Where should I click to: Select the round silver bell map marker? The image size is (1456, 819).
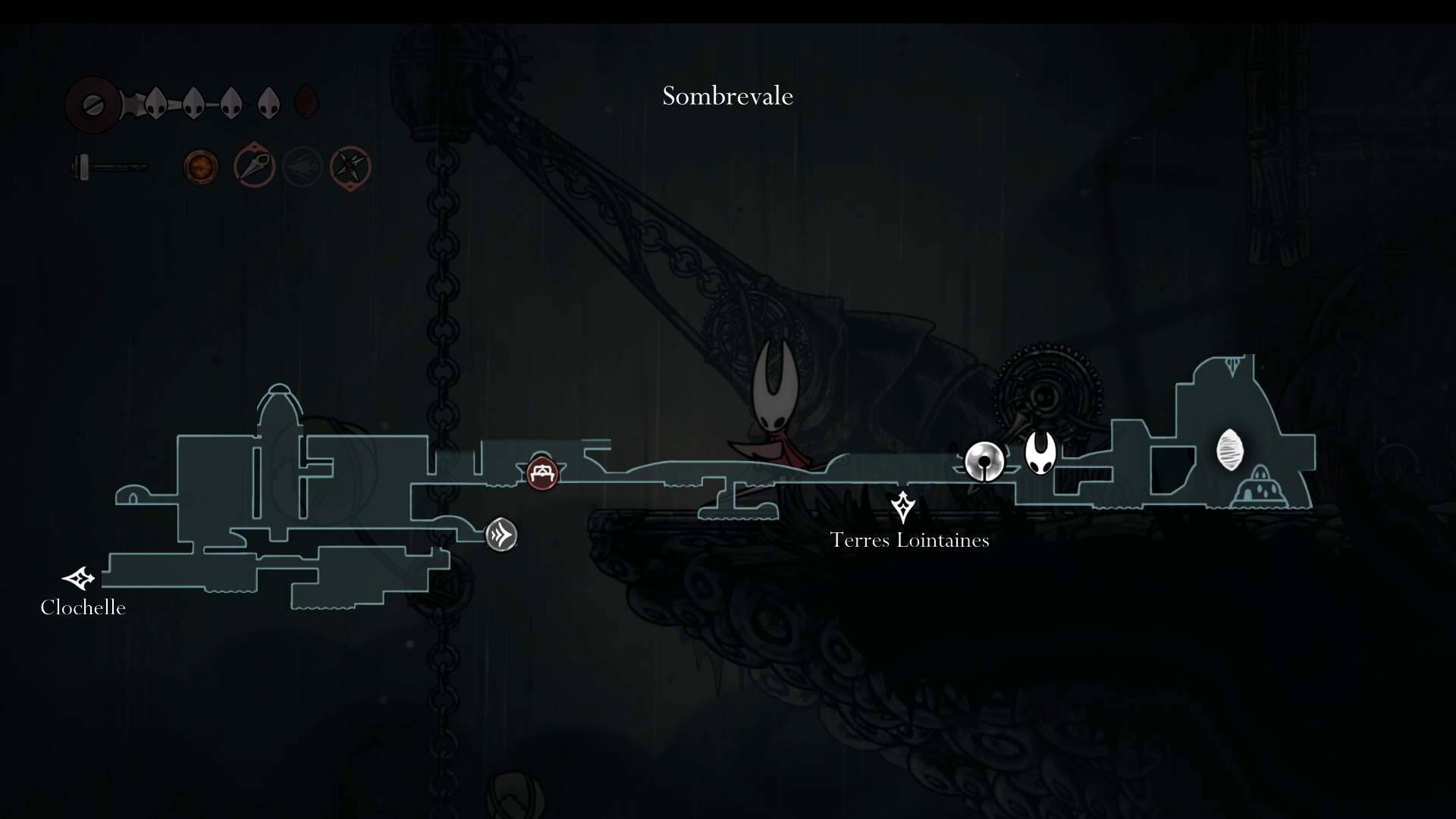coord(984,461)
